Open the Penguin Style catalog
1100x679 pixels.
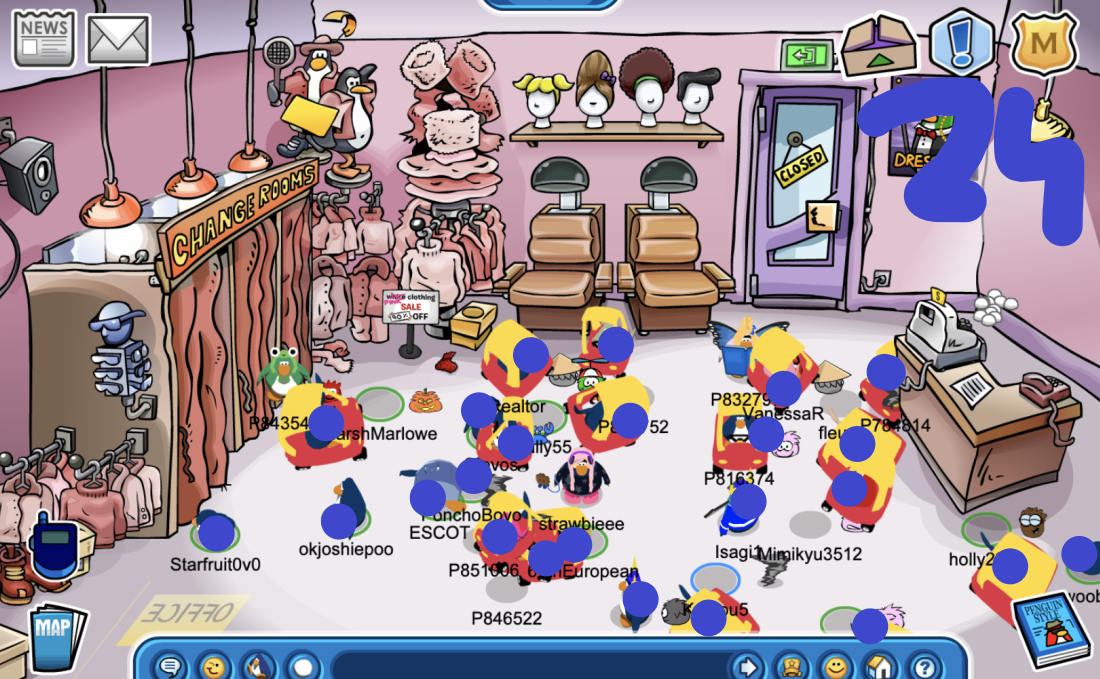click(1049, 629)
